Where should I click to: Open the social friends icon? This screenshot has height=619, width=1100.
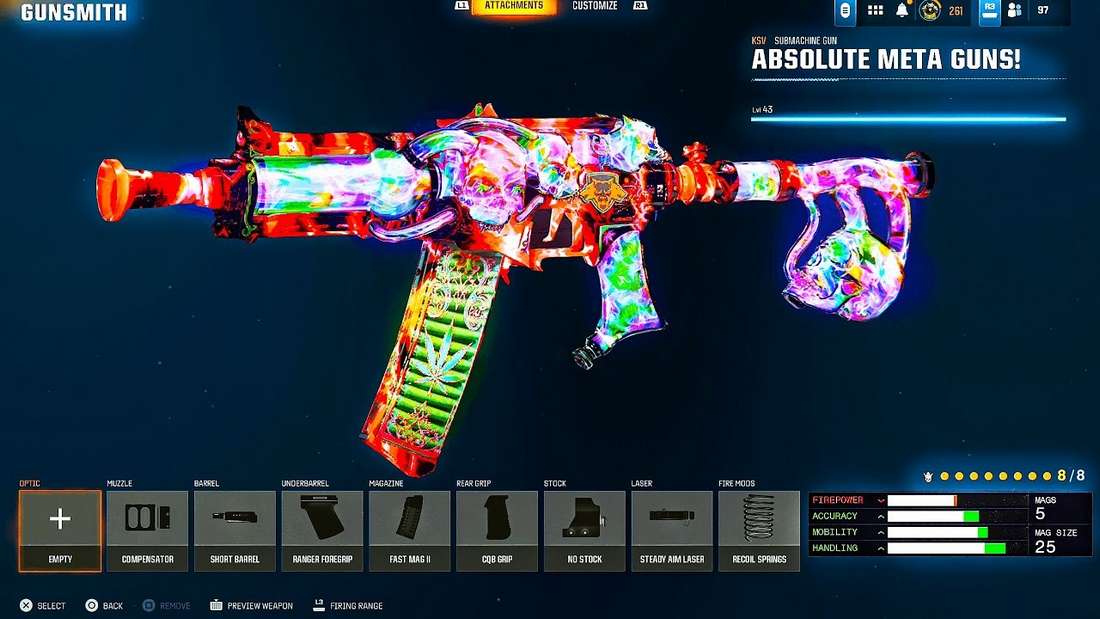[x=1014, y=10]
